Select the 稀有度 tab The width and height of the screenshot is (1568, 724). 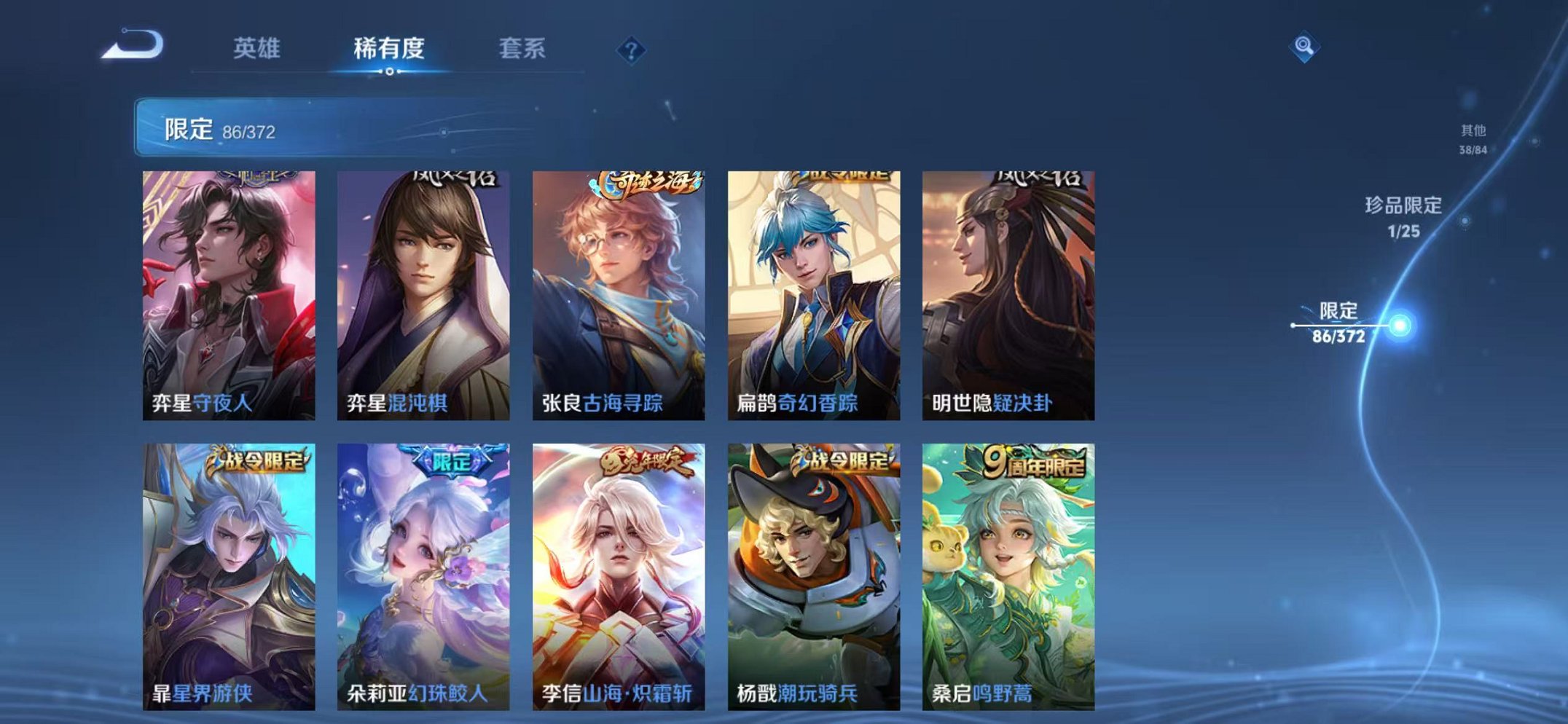point(390,47)
